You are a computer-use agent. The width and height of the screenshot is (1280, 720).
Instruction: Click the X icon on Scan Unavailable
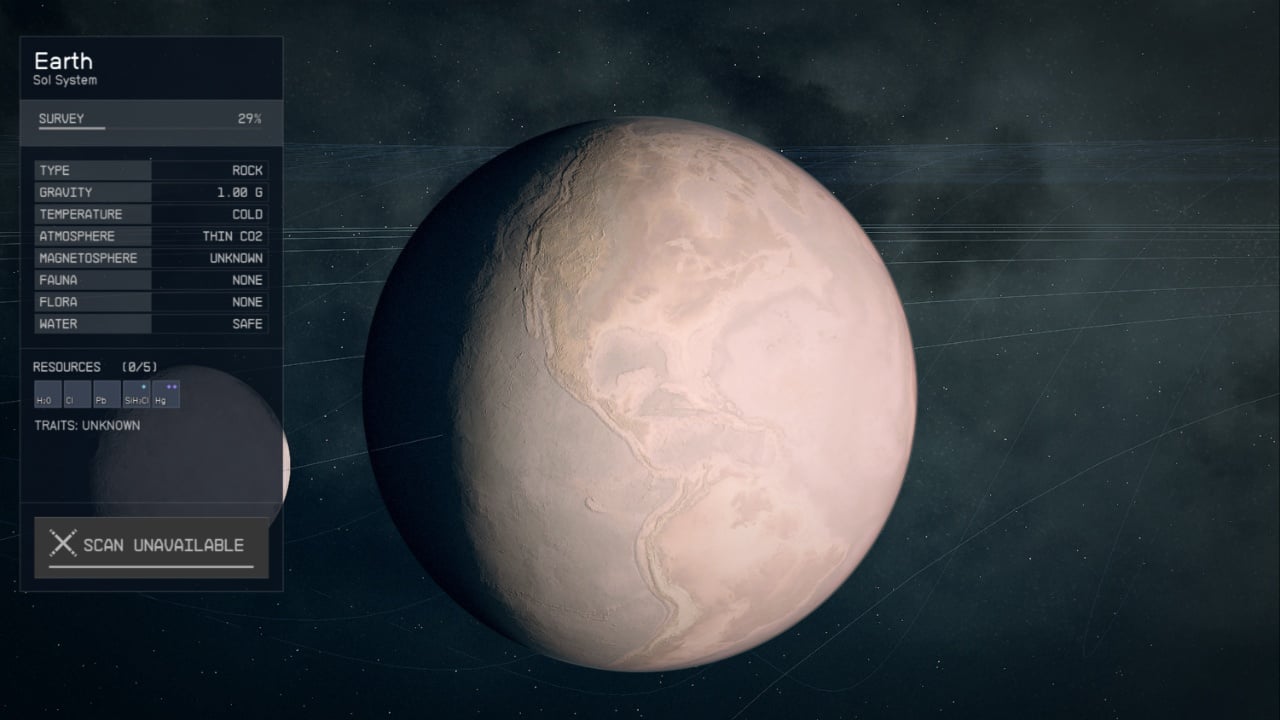[x=66, y=544]
